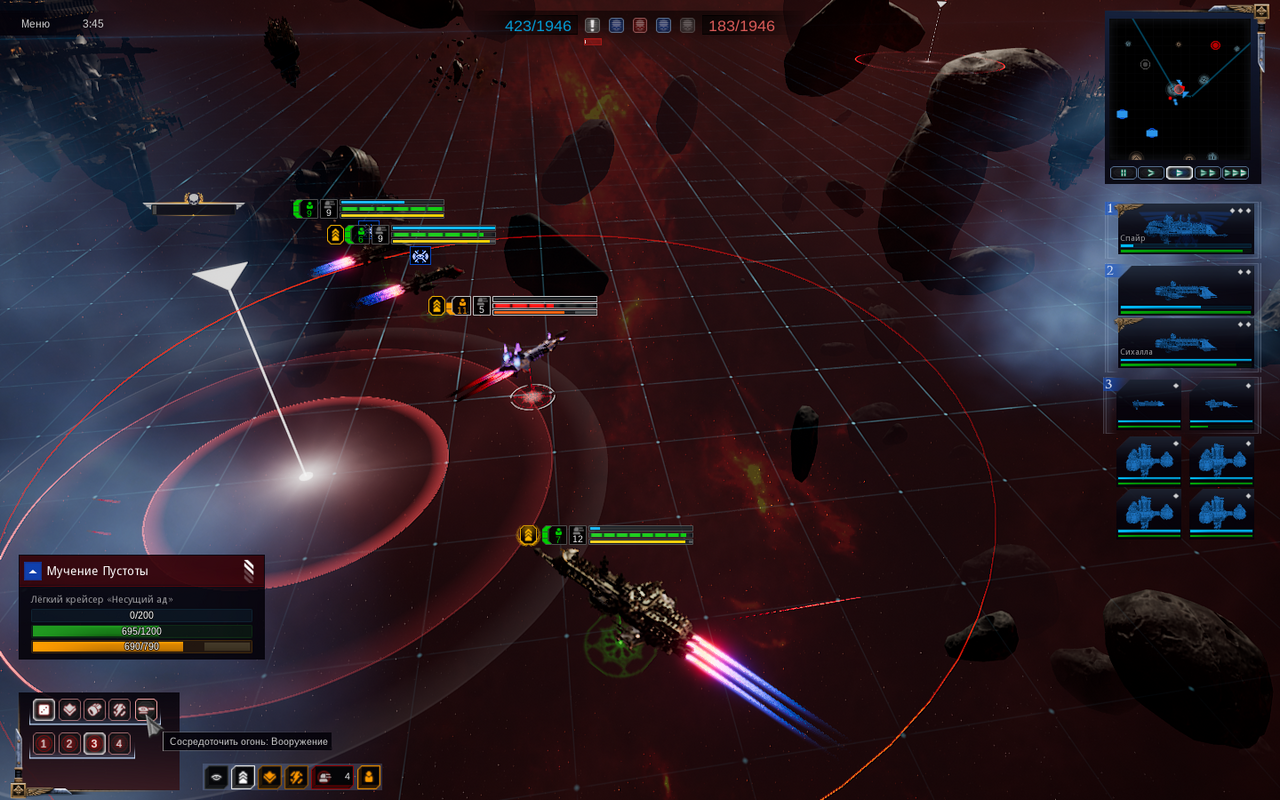Click the tactical minimap

click(x=1178, y=86)
